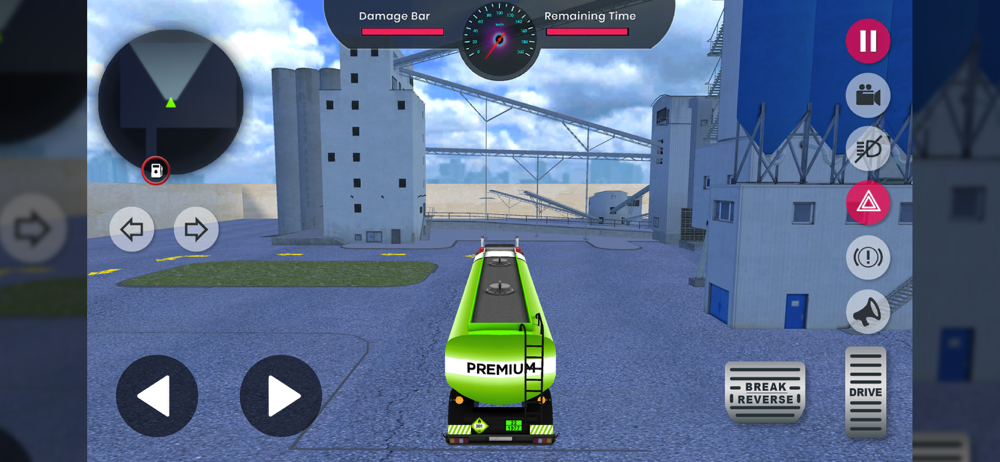
Task: Pause the game with the pink button
Action: [x=867, y=42]
